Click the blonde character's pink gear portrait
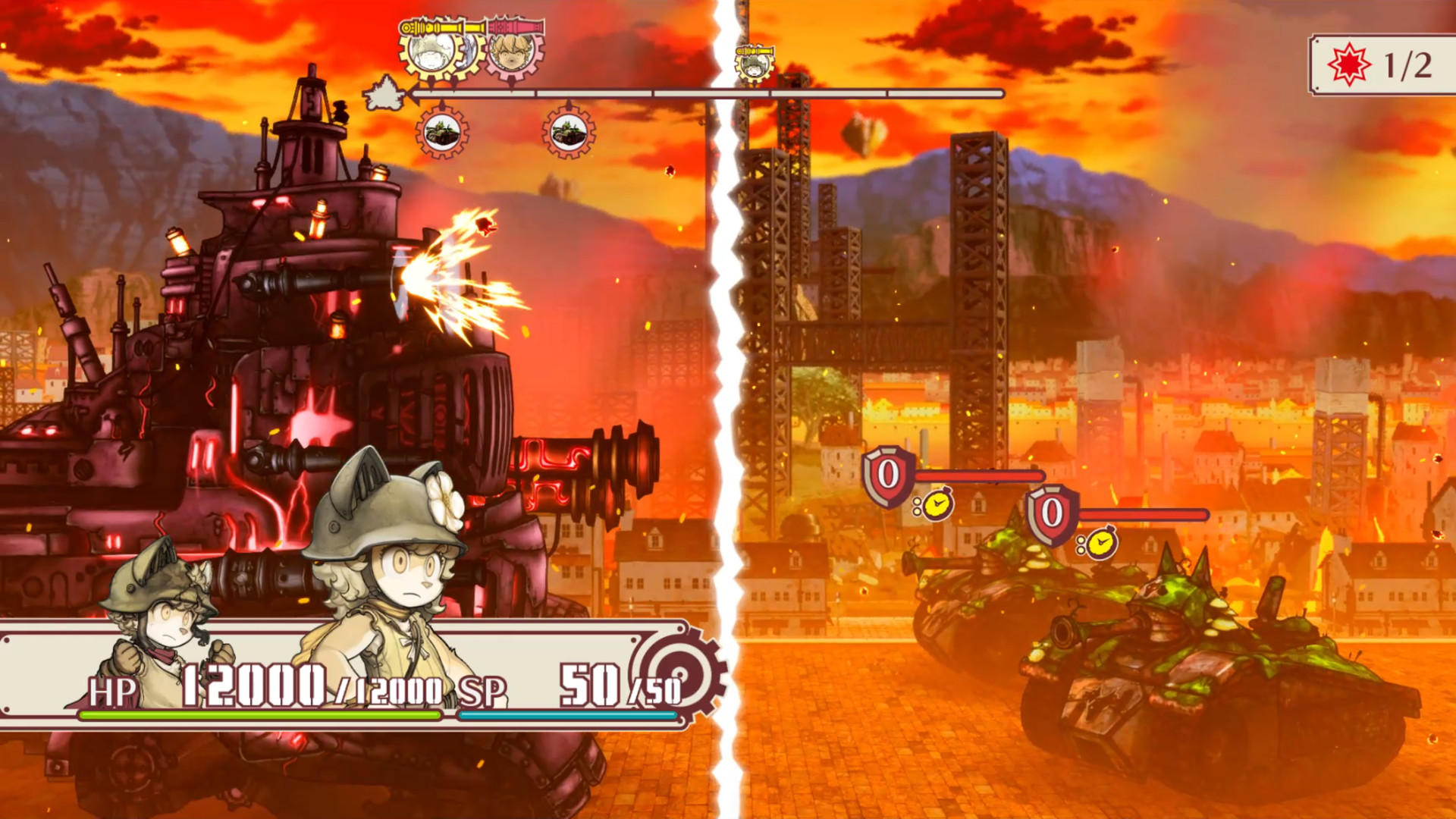The height and width of the screenshot is (819, 1456). (x=513, y=55)
